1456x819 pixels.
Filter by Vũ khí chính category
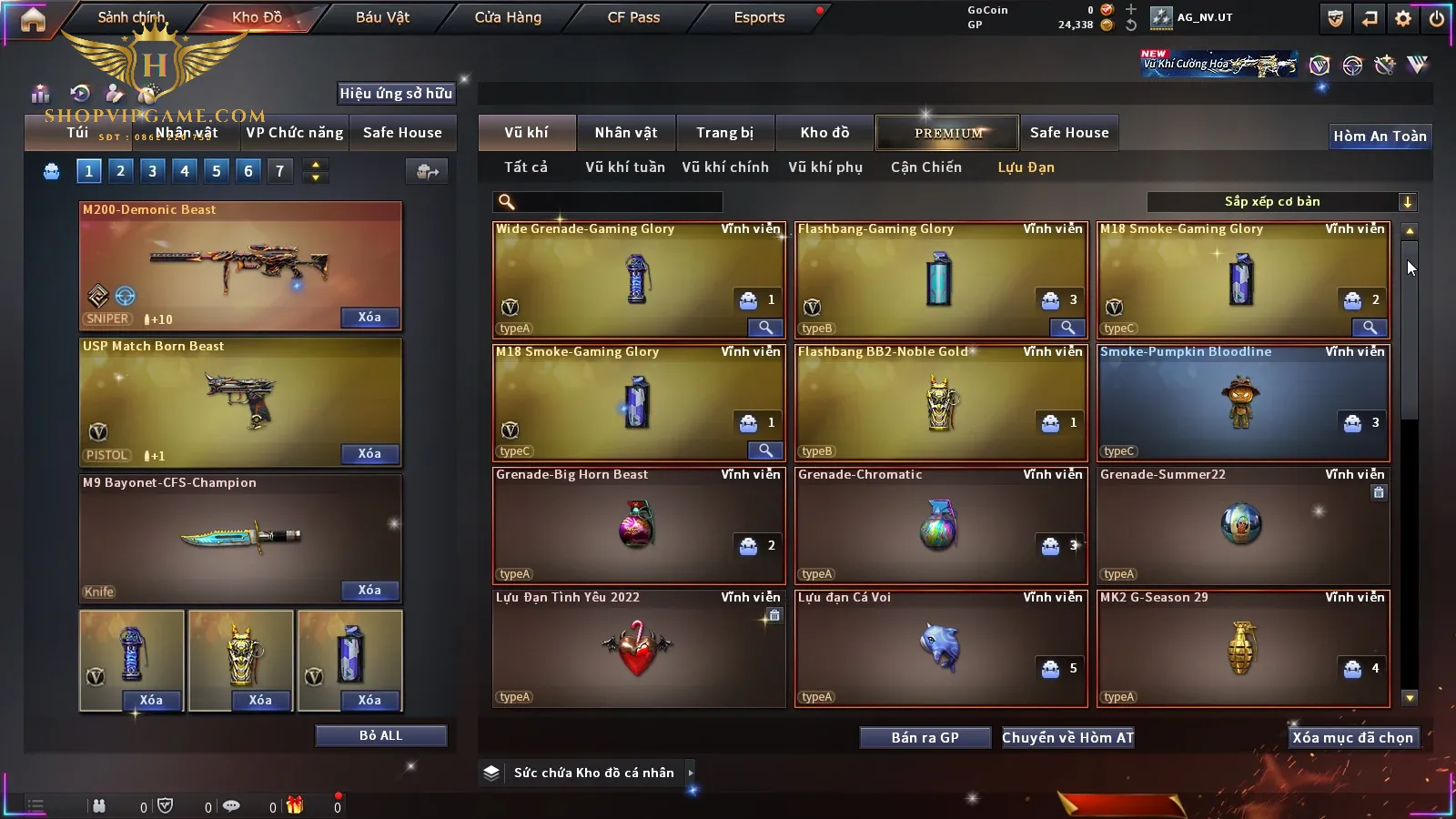(x=724, y=167)
